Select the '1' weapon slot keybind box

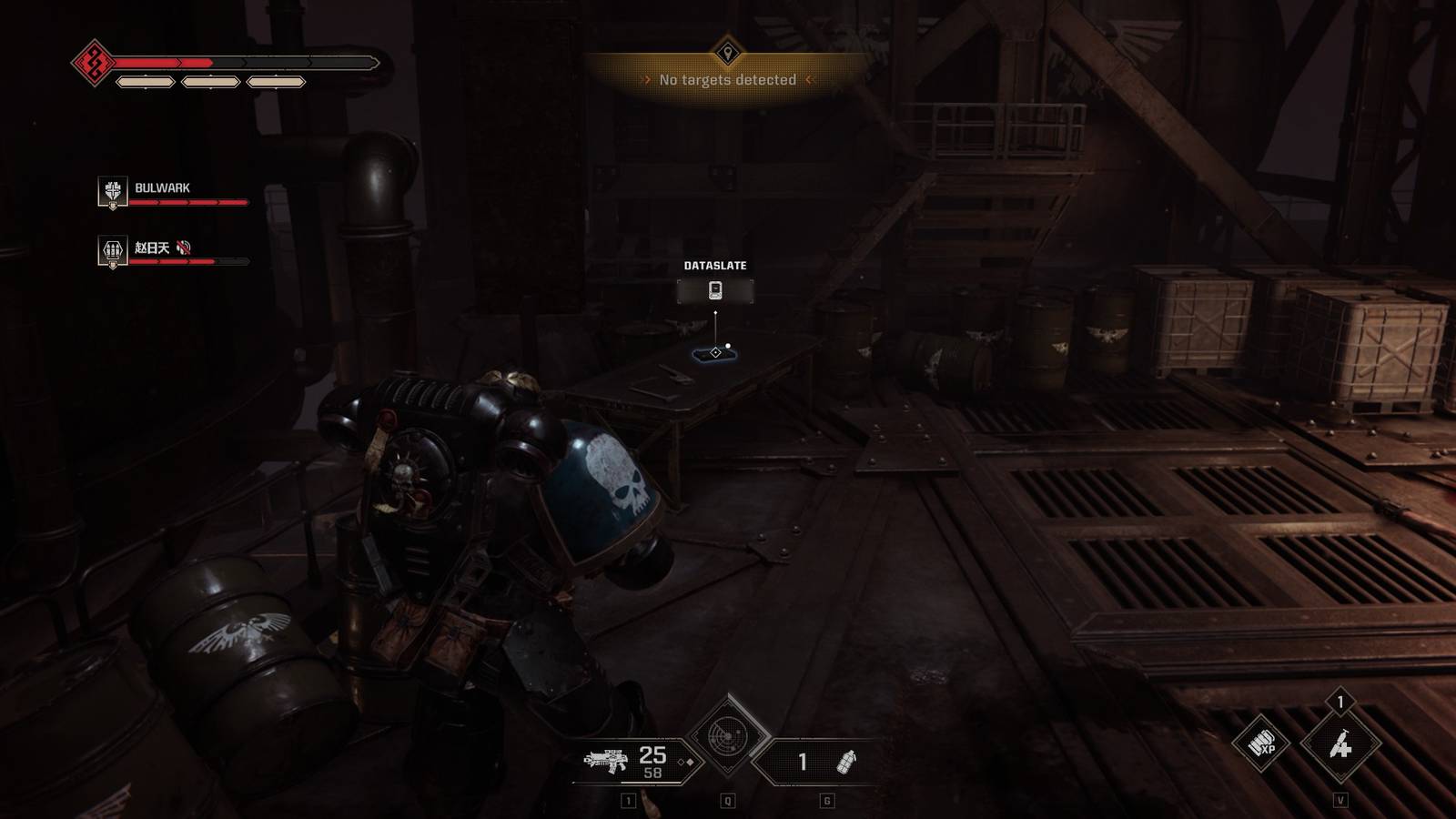[x=628, y=801]
